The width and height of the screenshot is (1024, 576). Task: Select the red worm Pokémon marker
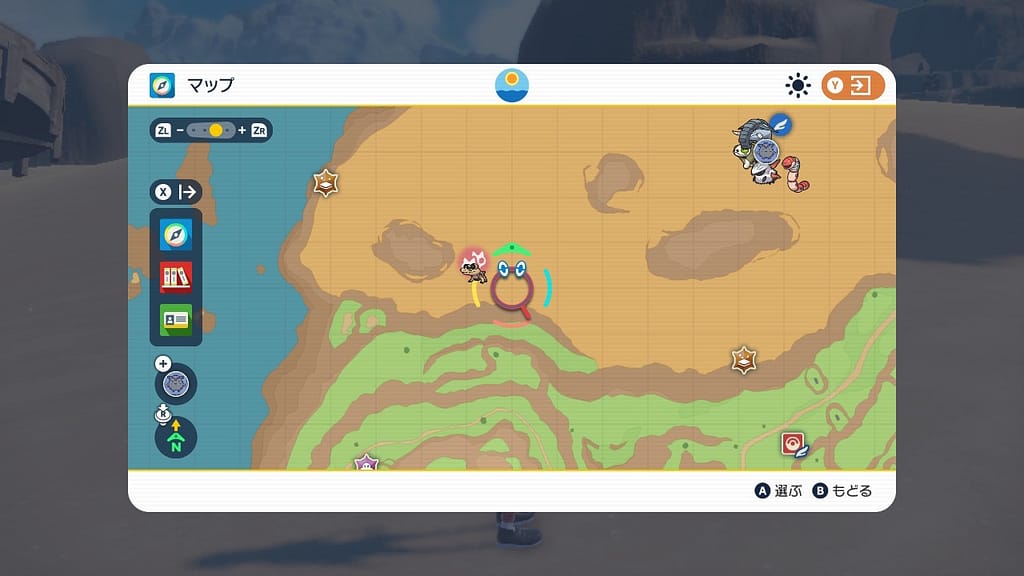(796, 172)
